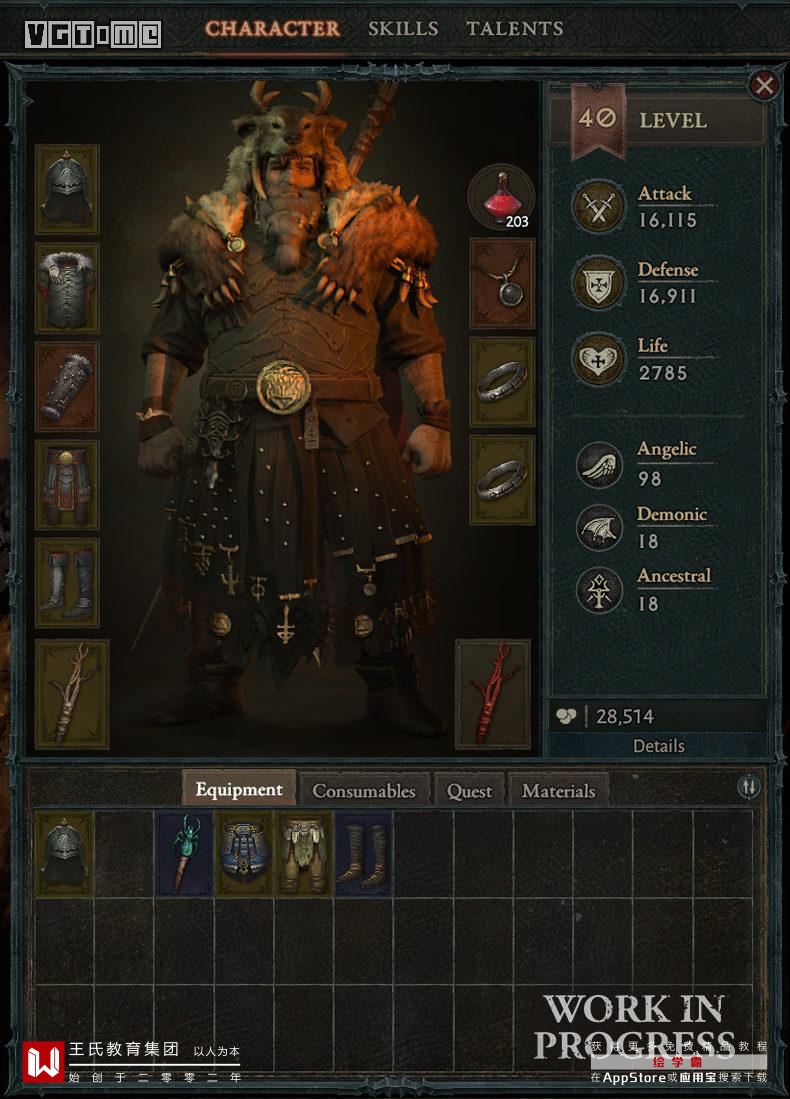Open the Talents tab
This screenshot has height=1099, width=790.
coord(514,29)
